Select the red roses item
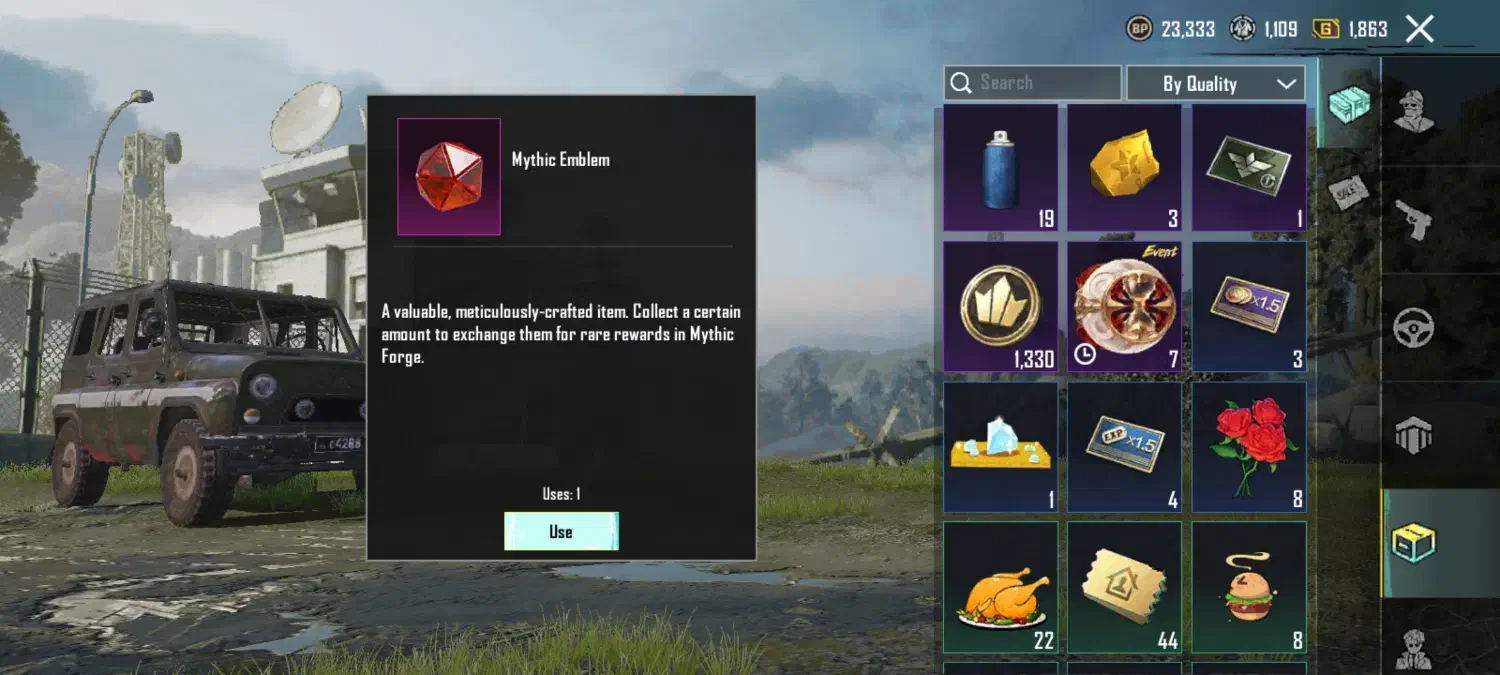The image size is (1500, 675). (1248, 446)
